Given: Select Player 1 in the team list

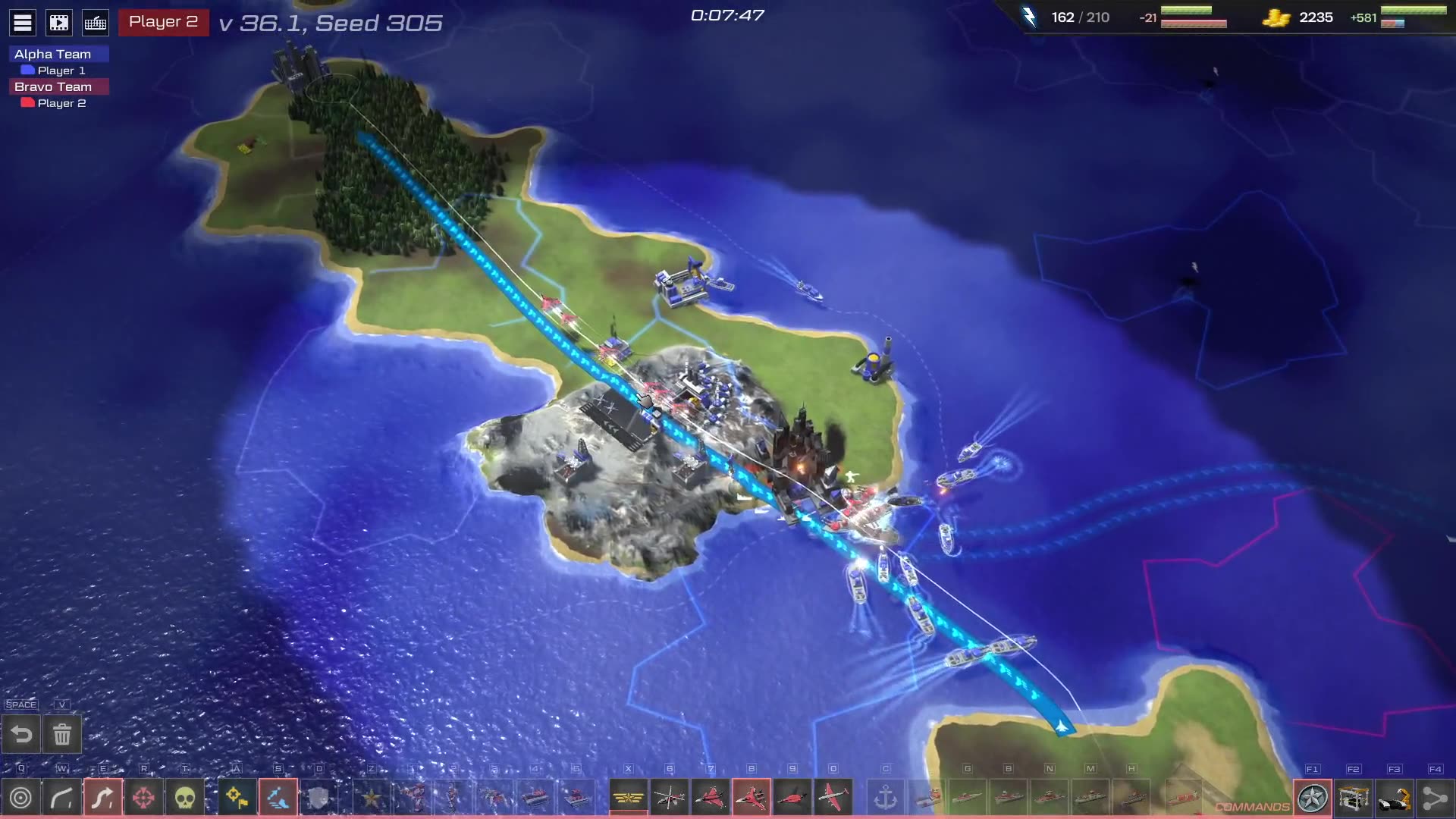Looking at the screenshot, I should click(61, 71).
